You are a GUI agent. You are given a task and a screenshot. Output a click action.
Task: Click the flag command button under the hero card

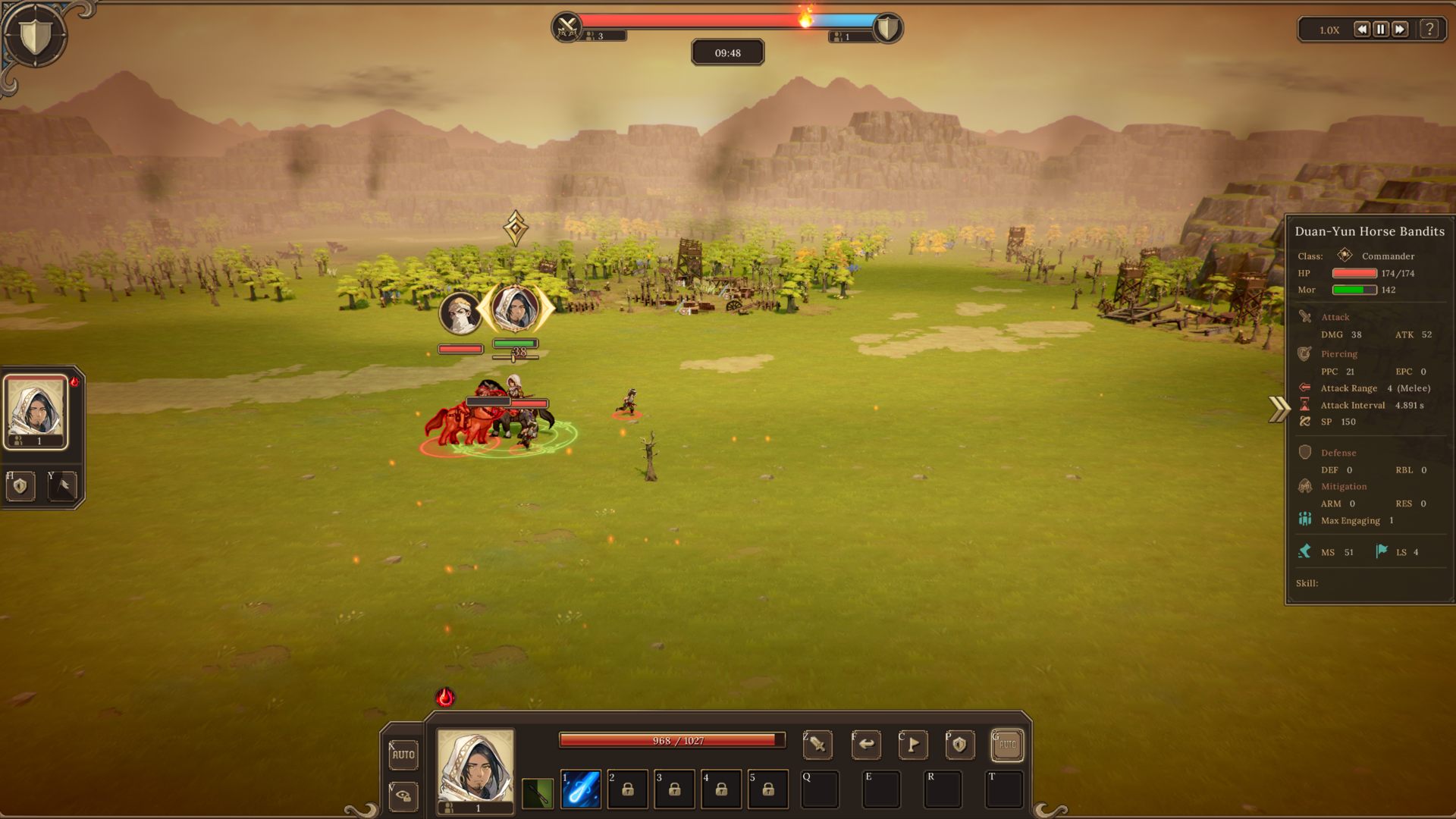pyautogui.click(x=63, y=486)
